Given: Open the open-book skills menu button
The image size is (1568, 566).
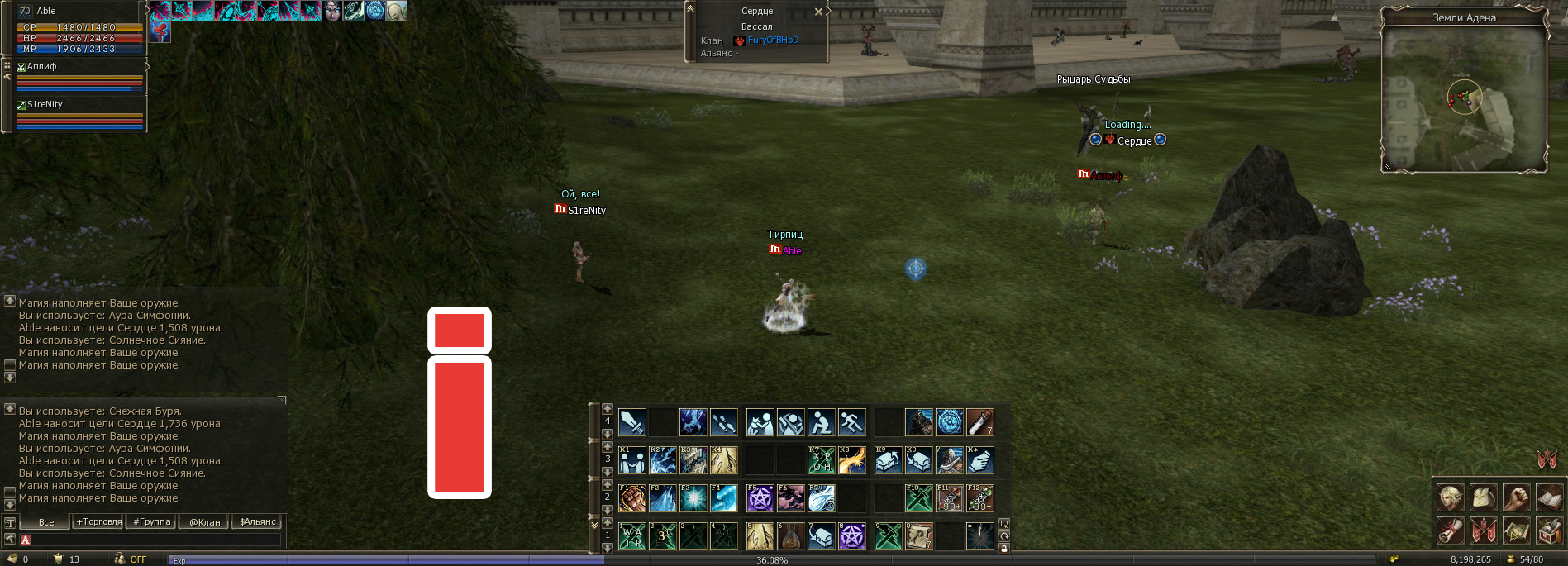Looking at the screenshot, I should tap(1549, 497).
